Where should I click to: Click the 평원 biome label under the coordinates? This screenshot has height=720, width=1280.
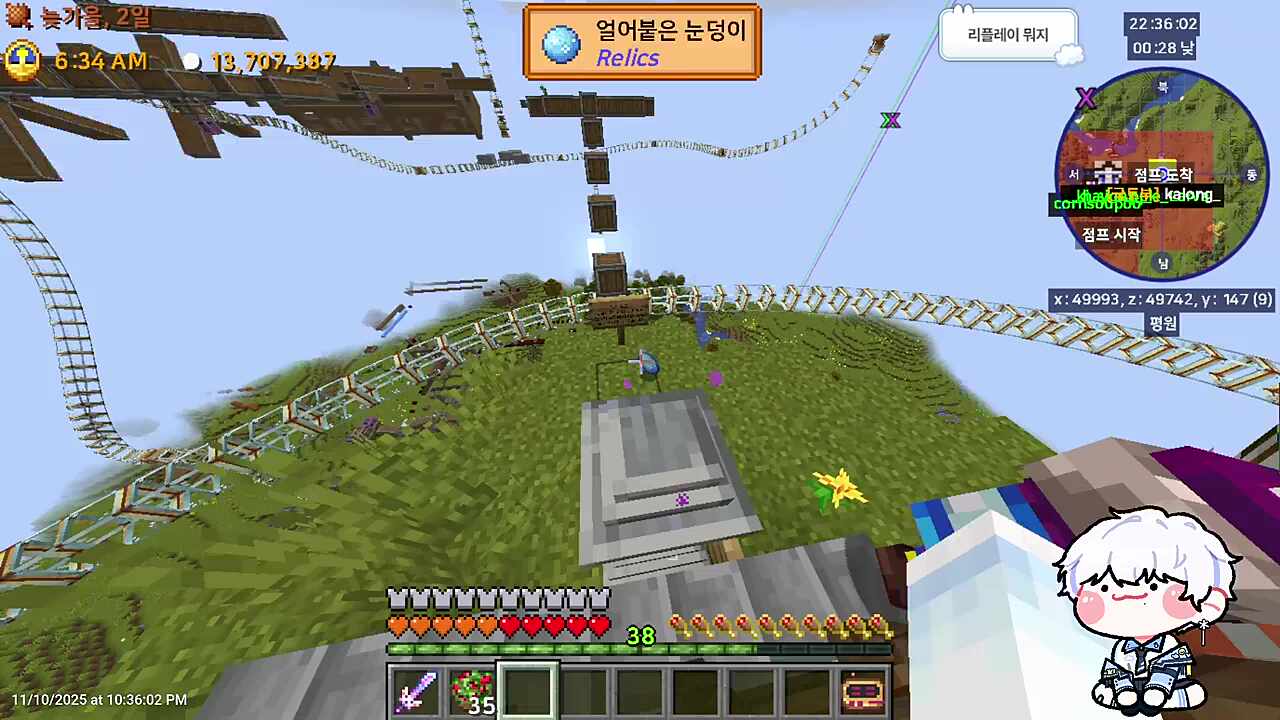[1164, 324]
